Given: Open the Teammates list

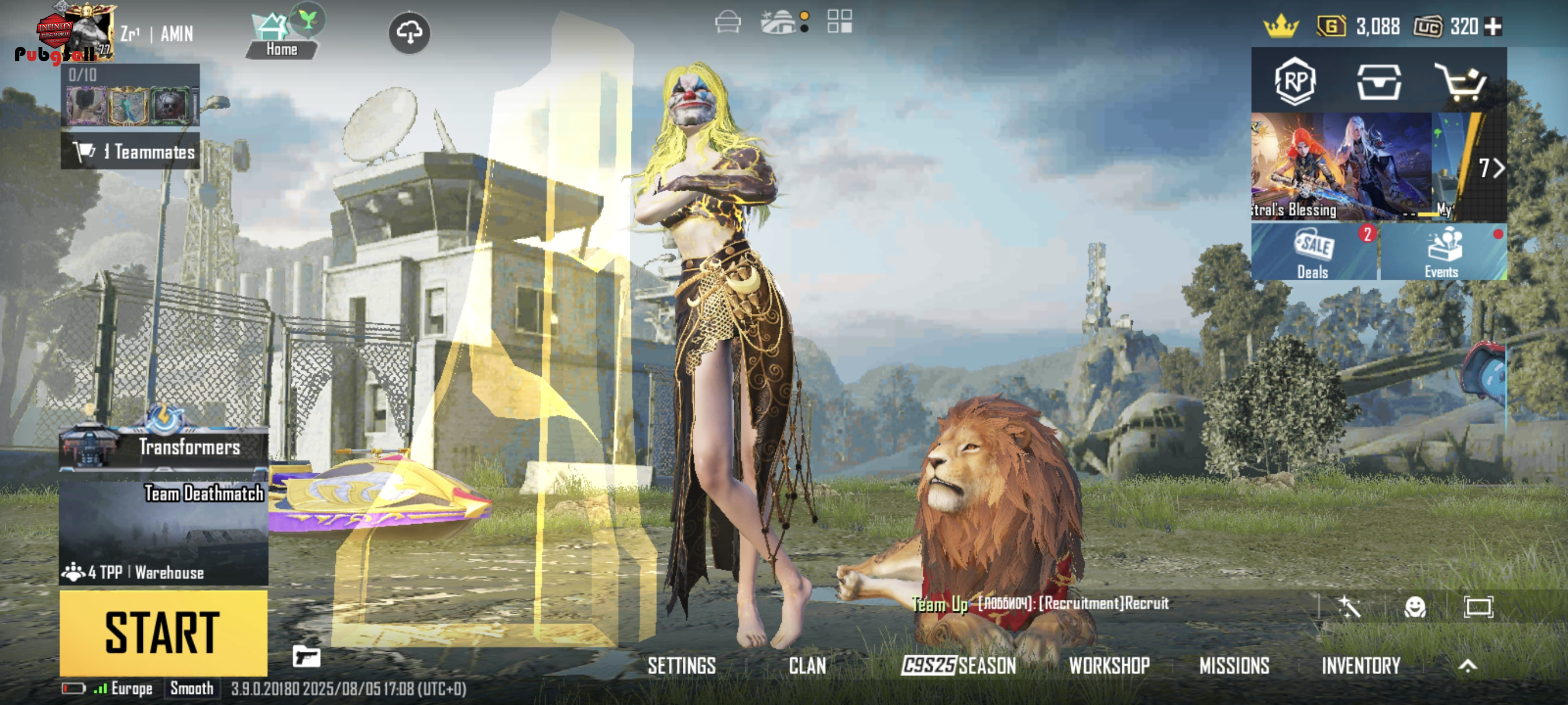Looking at the screenshot, I should pos(130,151).
